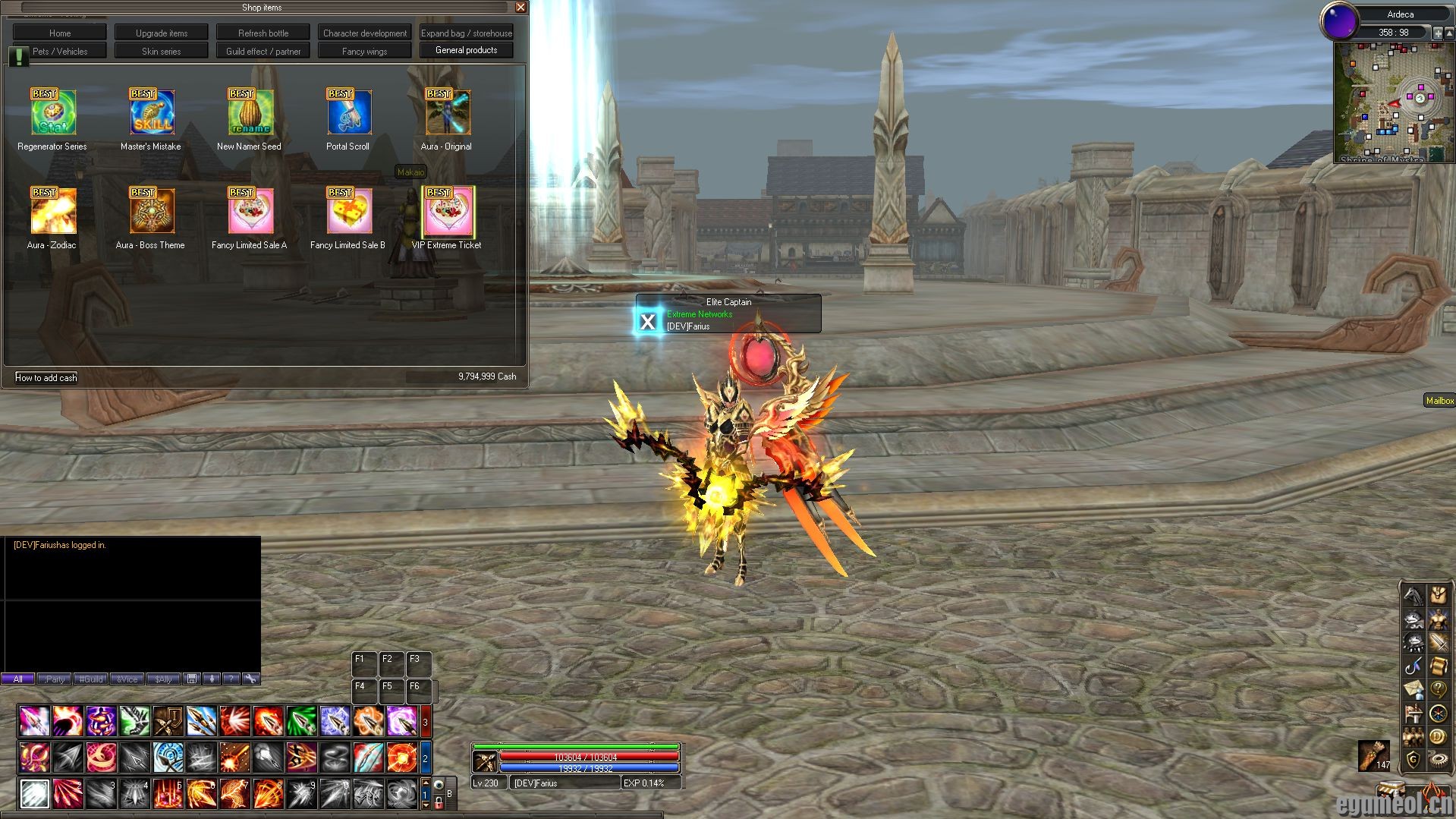Open the Pets / Vehicles shop category
The width and height of the screenshot is (1456, 819).
pyautogui.click(x=60, y=51)
